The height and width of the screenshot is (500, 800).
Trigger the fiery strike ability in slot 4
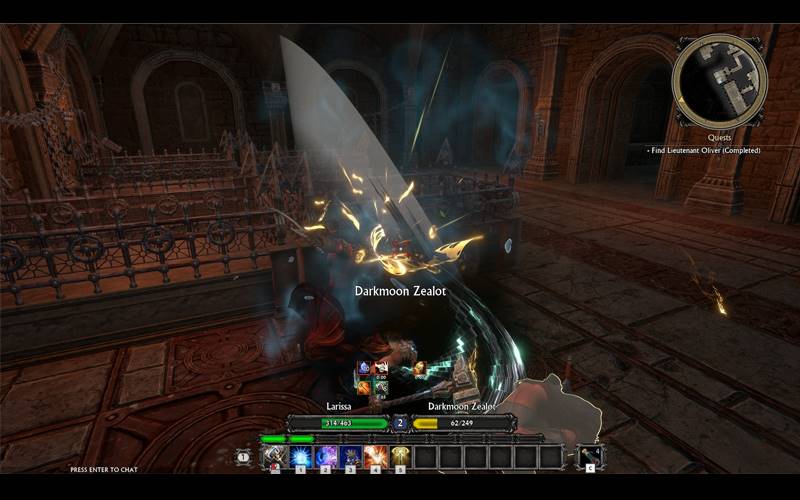(x=375, y=457)
